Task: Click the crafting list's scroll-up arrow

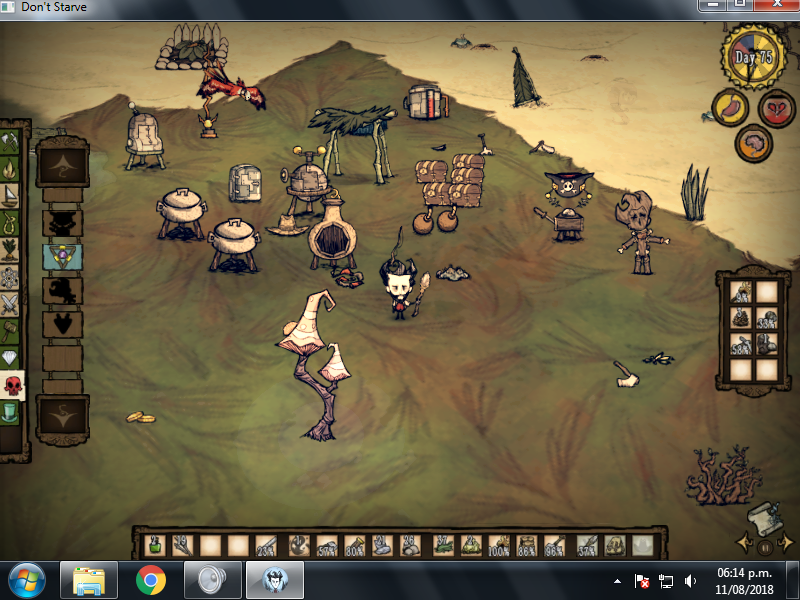Action: (x=62, y=165)
